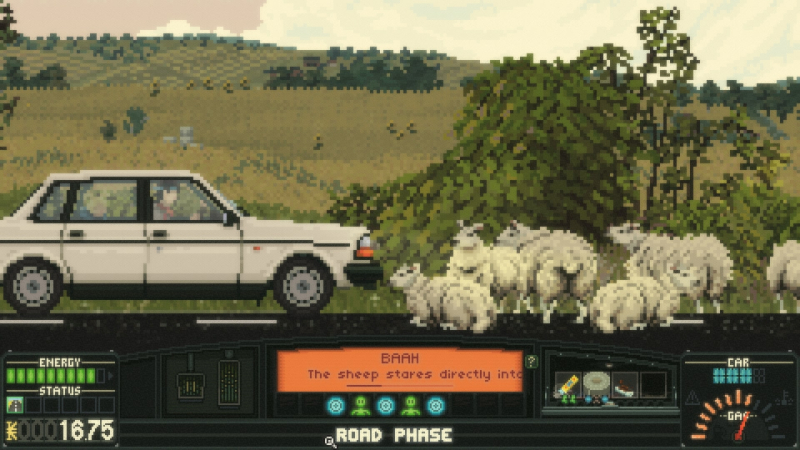
Task: Open the question mark help button
Action: click(532, 362)
